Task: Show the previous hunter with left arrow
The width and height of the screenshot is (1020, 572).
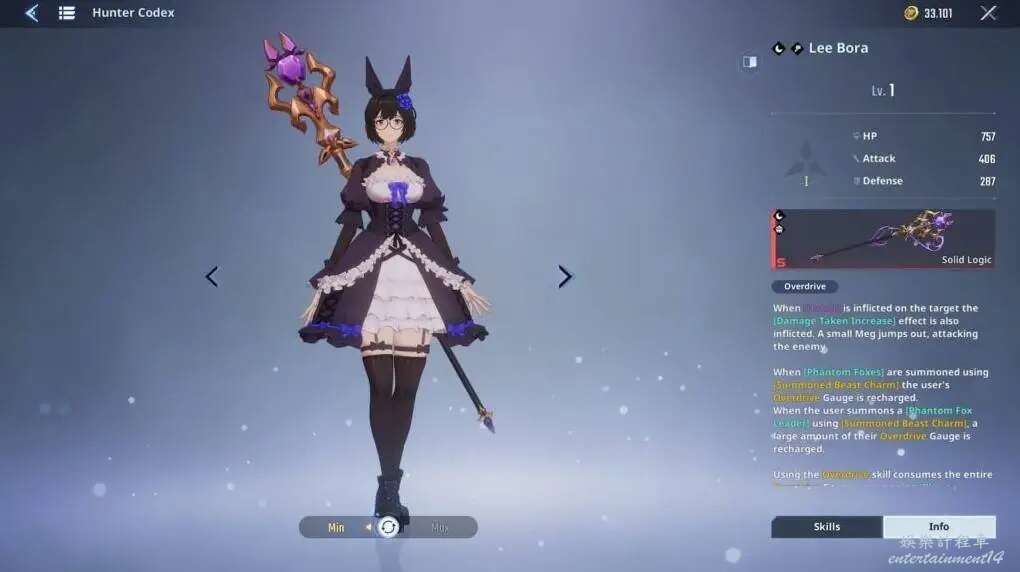Action: [x=212, y=277]
